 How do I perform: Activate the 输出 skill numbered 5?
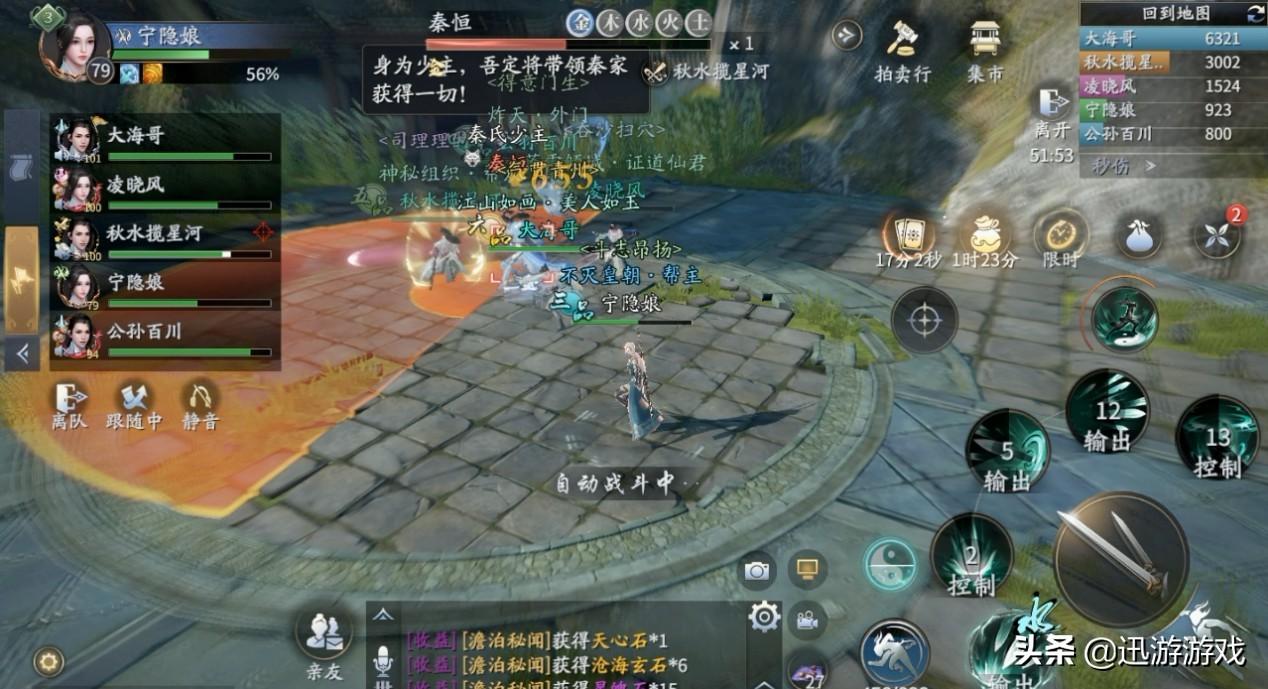click(1007, 451)
